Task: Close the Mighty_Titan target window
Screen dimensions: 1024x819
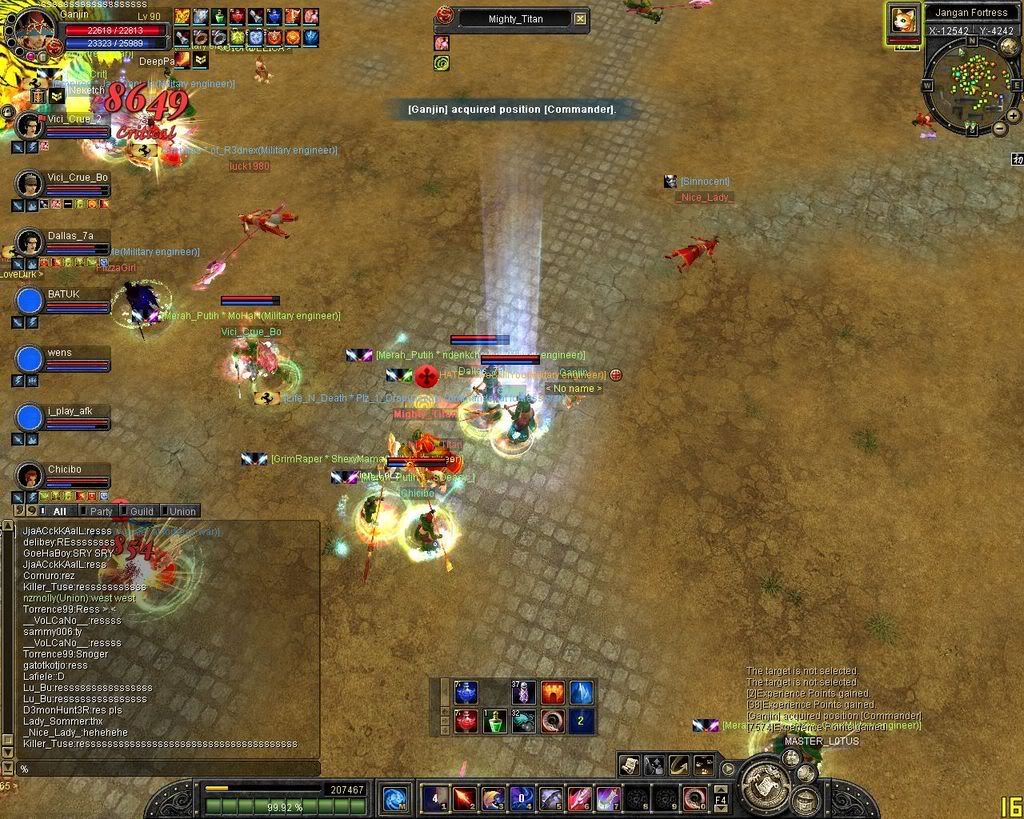Action: 581,19
